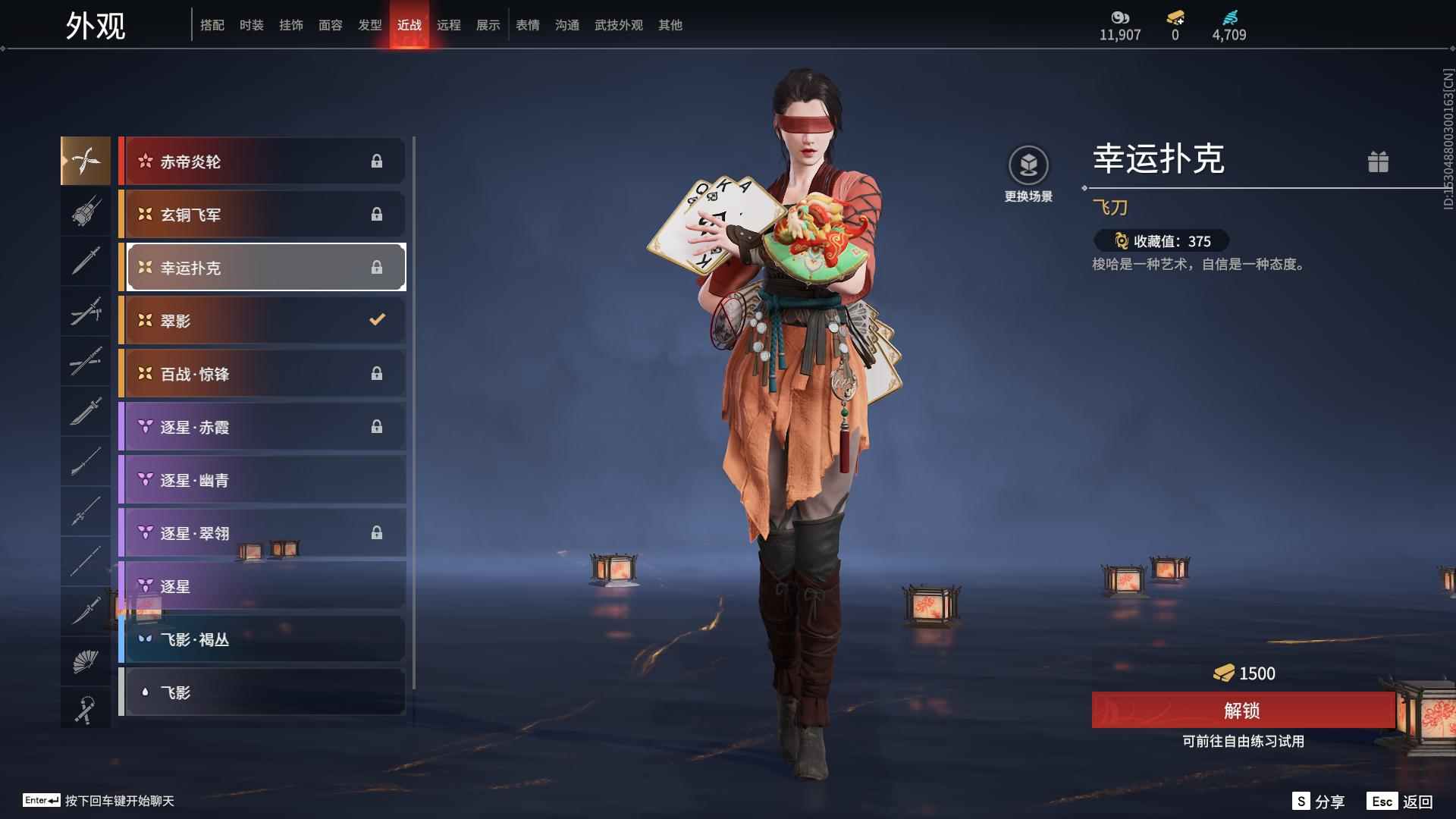Viewport: 1456px width, 819px height.
Task: Open the fan weapon category in the sidebar
Action: coord(86,661)
